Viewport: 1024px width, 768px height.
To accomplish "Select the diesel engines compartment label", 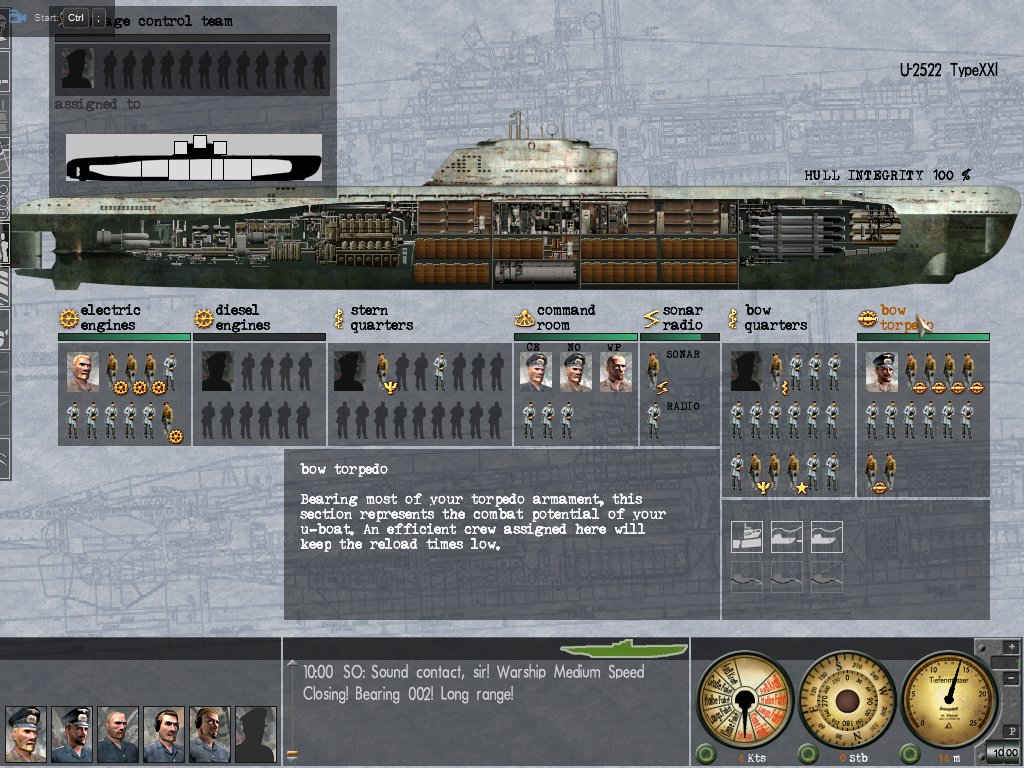I will coord(242,318).
